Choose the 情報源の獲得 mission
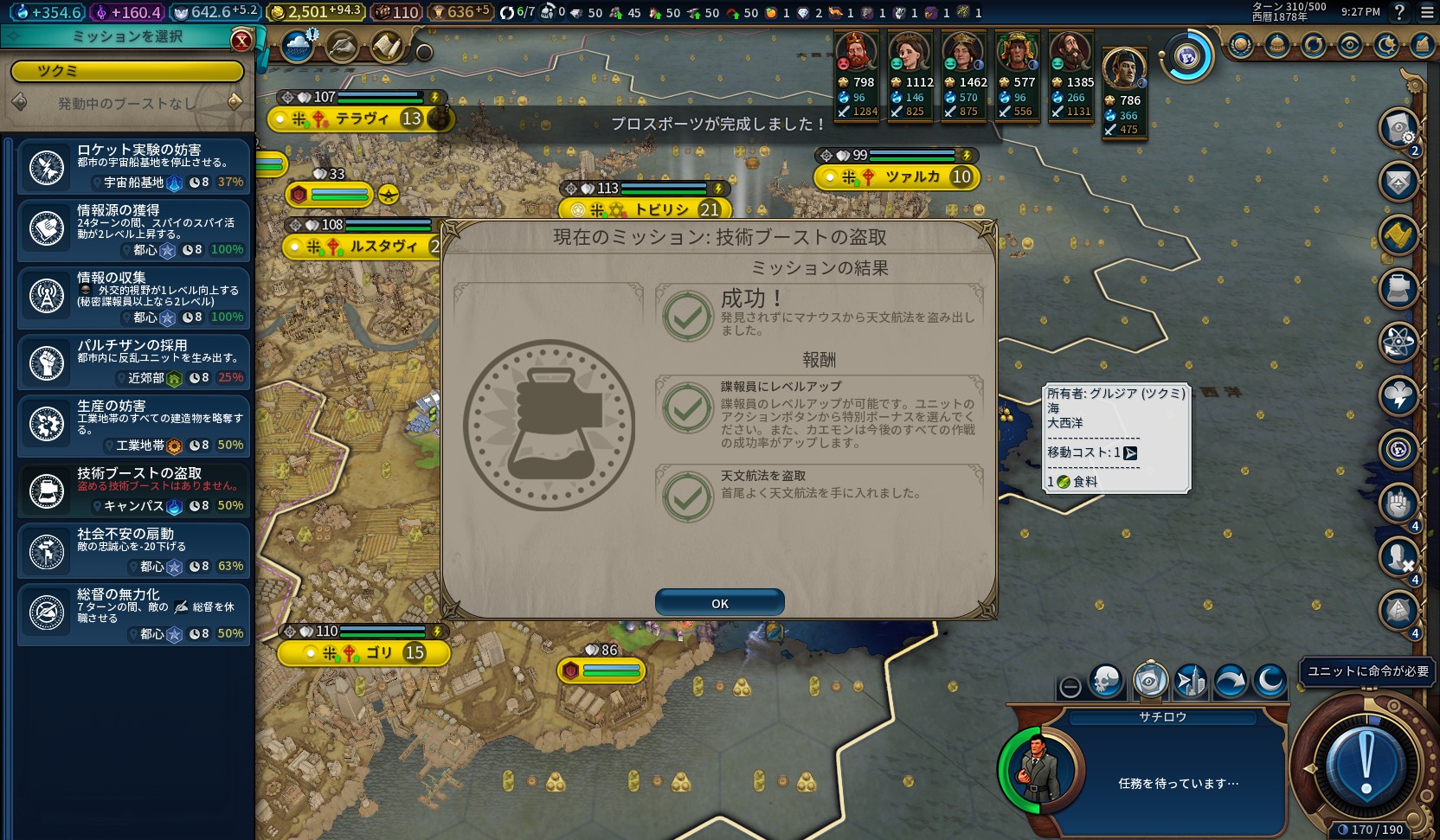1440x840 pixels. click(134, 231)
